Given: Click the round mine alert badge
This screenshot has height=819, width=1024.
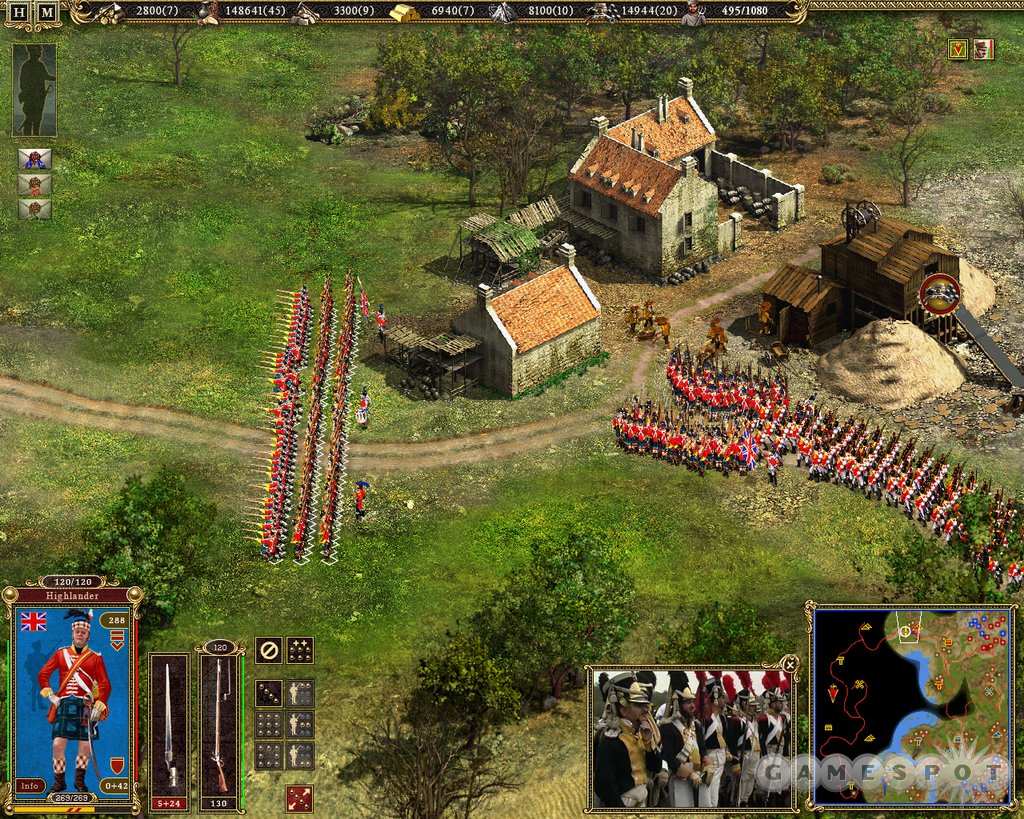Looking at the screenshot, I should click(939, 294).
